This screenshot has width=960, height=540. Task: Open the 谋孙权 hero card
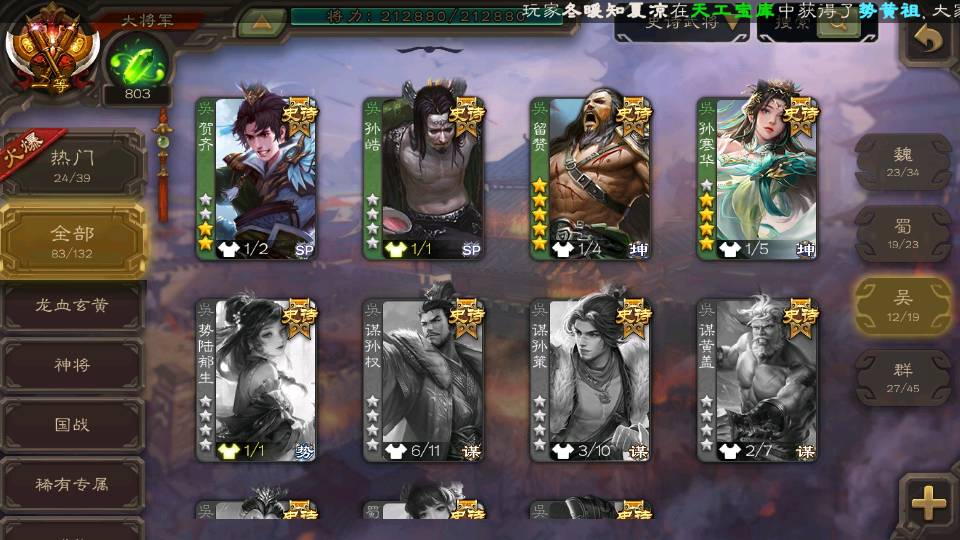(423, 380)
